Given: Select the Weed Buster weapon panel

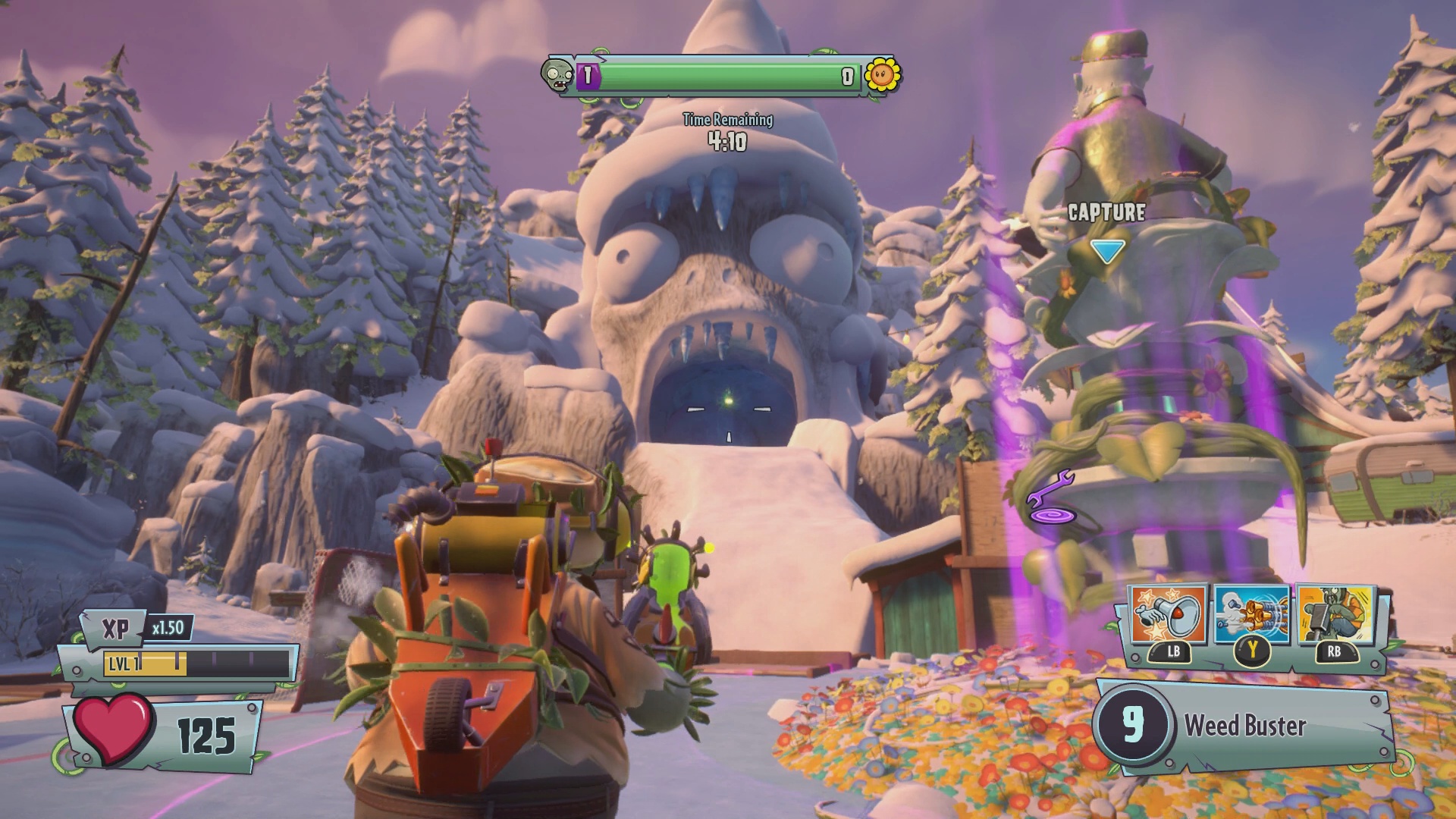Looking at the screenshot, I should click(x=1244, y=726).
